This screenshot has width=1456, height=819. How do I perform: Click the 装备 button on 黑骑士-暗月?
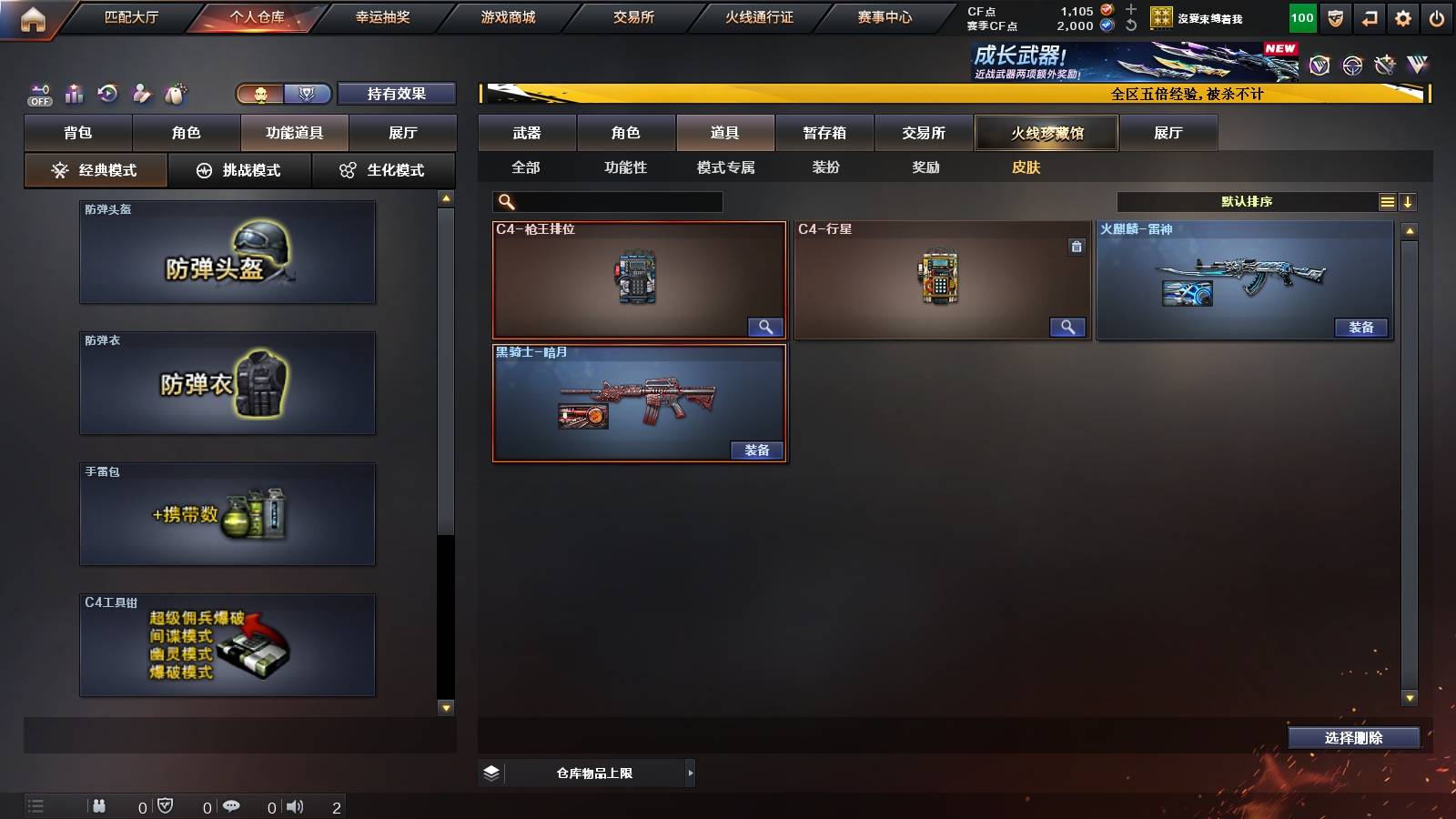756,450
